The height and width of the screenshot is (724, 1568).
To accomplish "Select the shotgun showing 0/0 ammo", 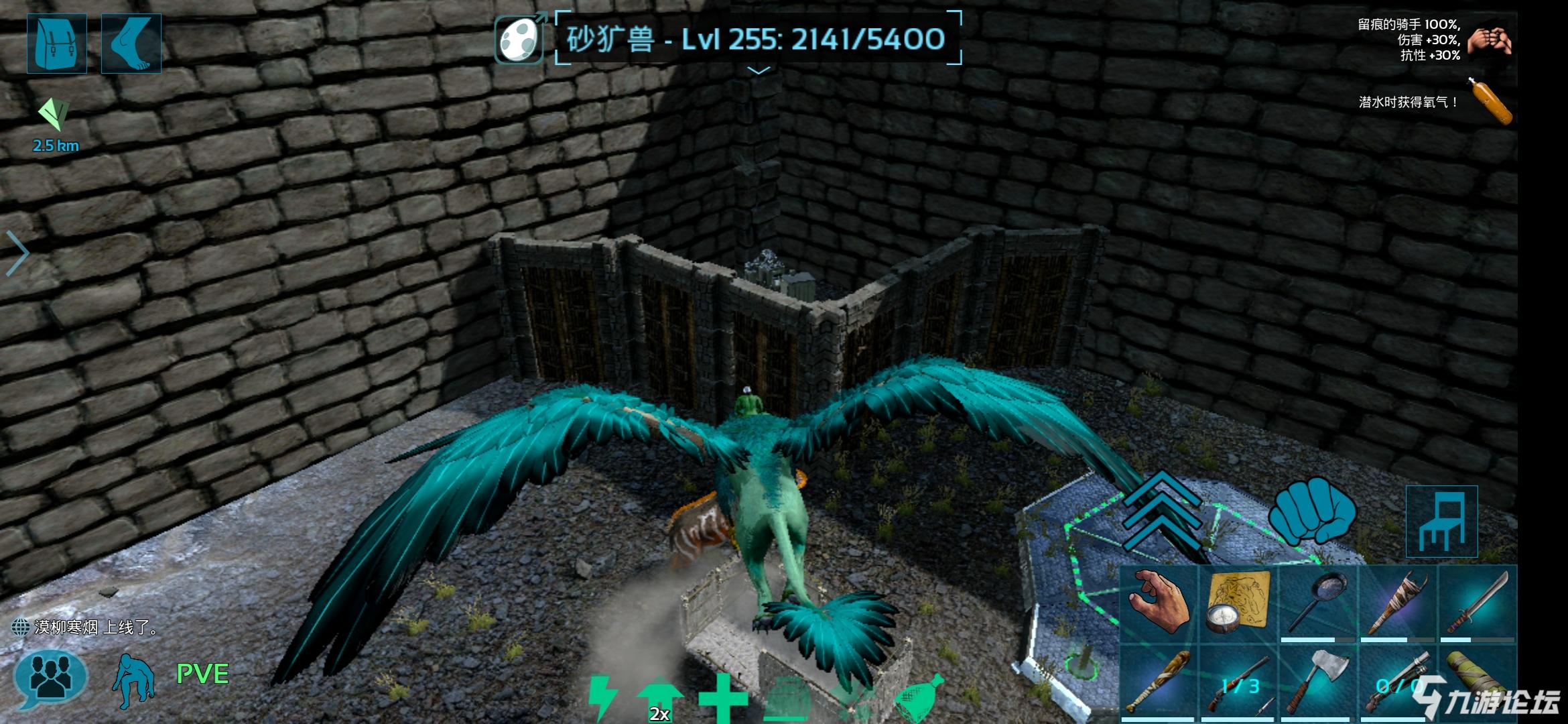I will click(x=1397, y=684).
